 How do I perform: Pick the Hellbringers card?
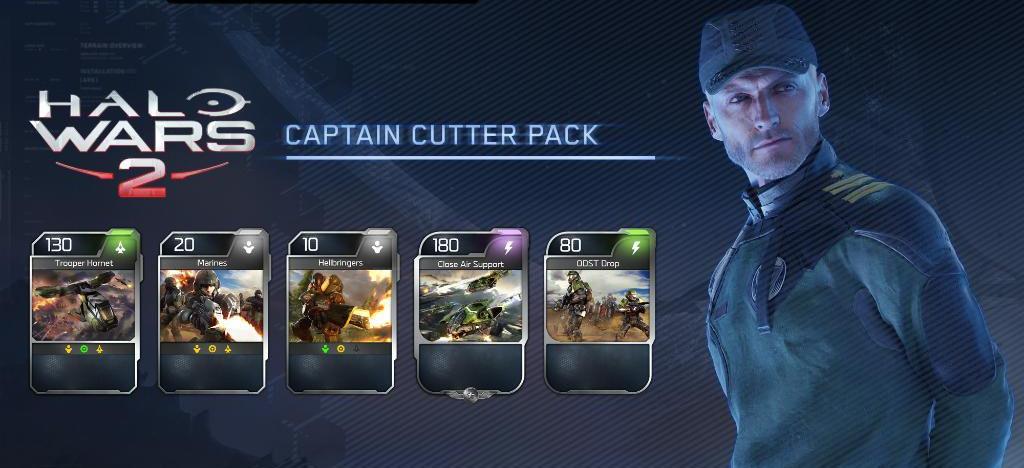pos(340,310)
